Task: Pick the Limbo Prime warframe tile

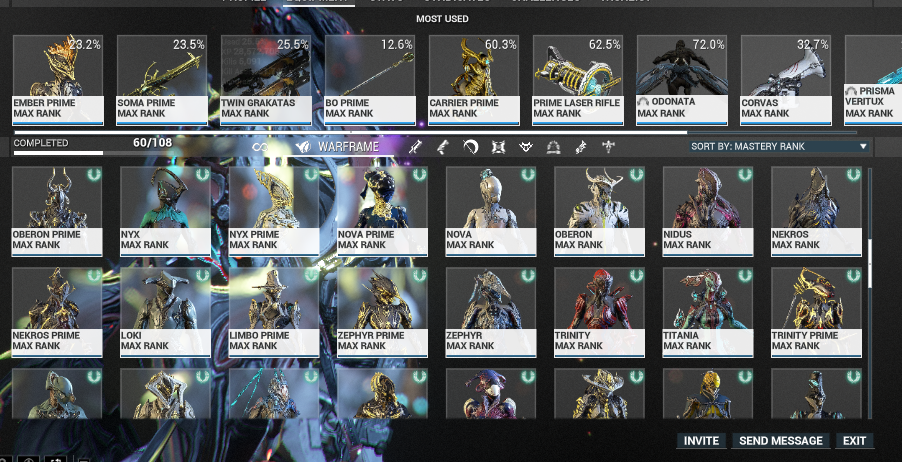Action: pyautogui.click(x=274, y=312)
